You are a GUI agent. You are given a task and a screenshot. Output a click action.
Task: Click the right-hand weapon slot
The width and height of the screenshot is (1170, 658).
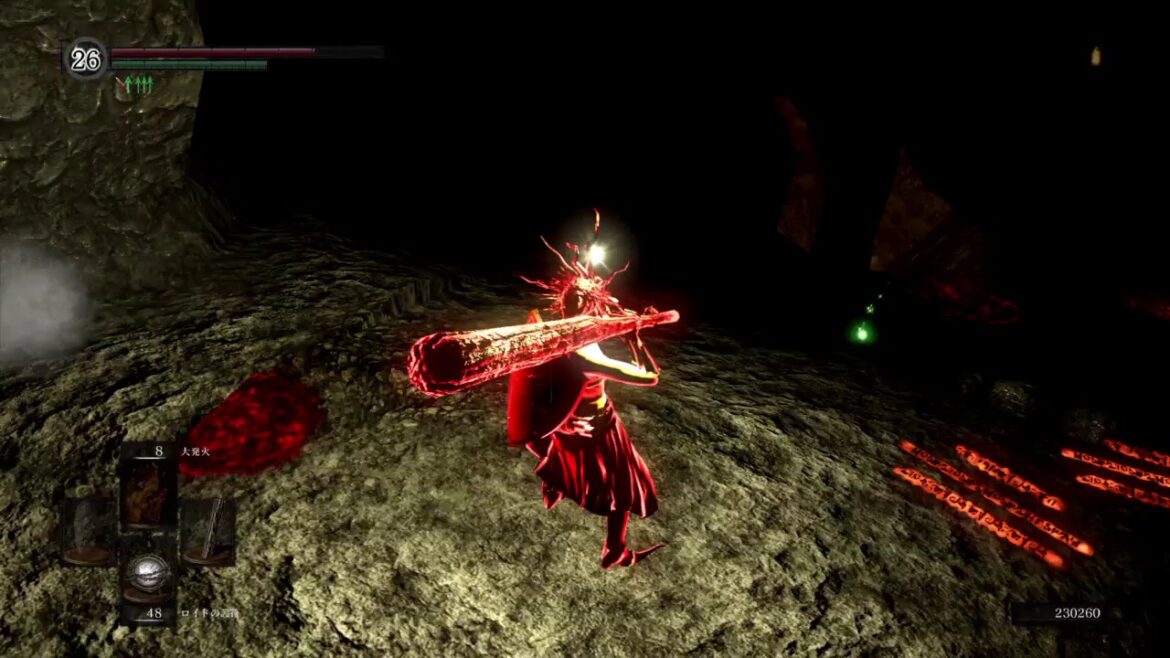[207, 531]
